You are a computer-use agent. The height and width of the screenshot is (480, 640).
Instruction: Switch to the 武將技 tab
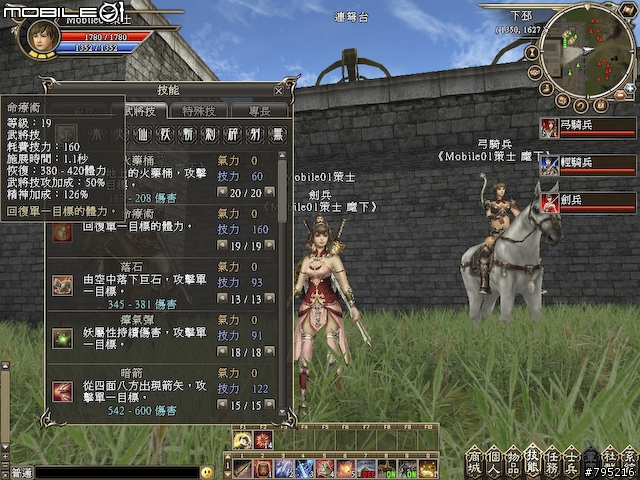(141, 110)
